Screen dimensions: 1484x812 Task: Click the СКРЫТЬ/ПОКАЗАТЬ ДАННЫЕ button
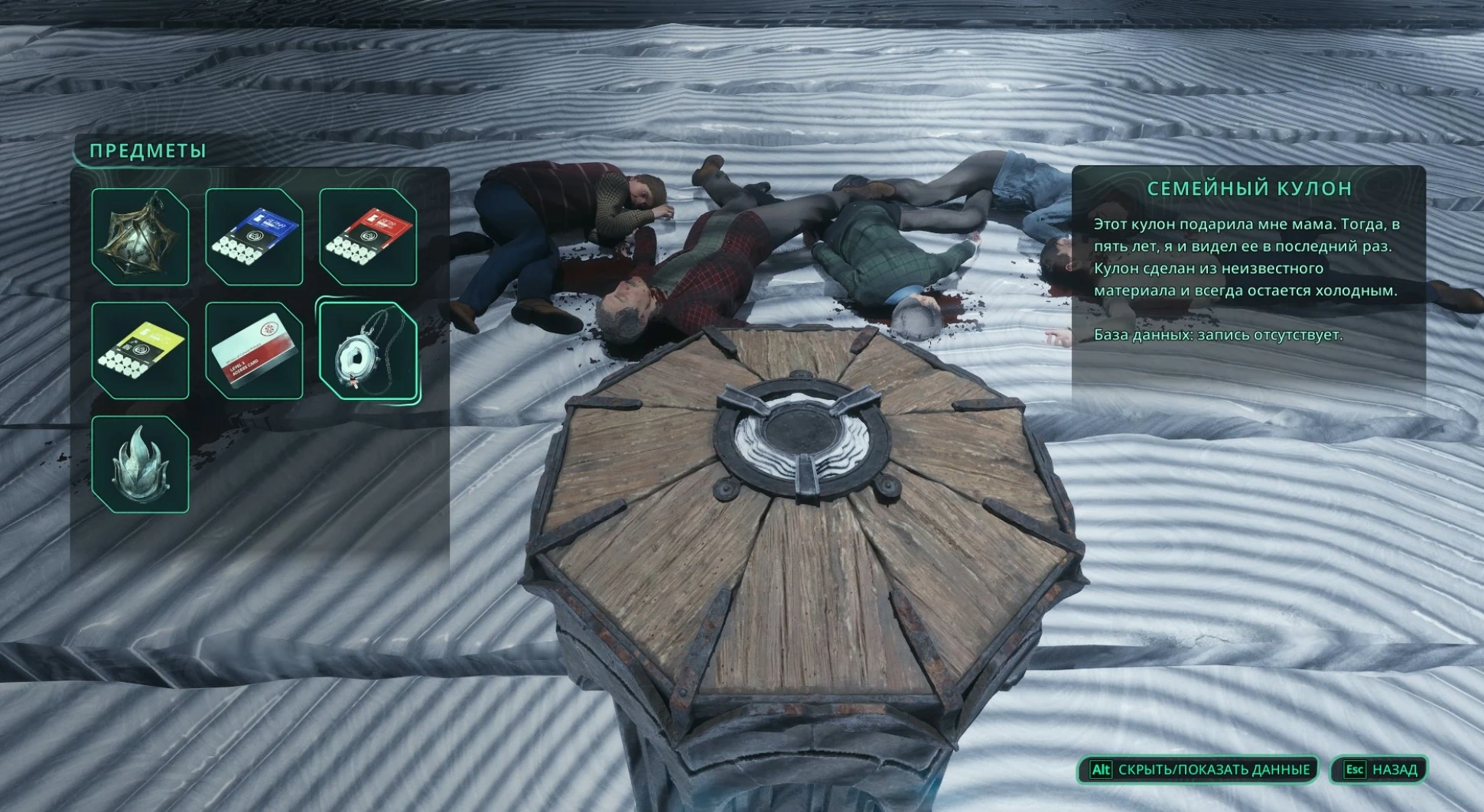click(x=1199, y=769)
